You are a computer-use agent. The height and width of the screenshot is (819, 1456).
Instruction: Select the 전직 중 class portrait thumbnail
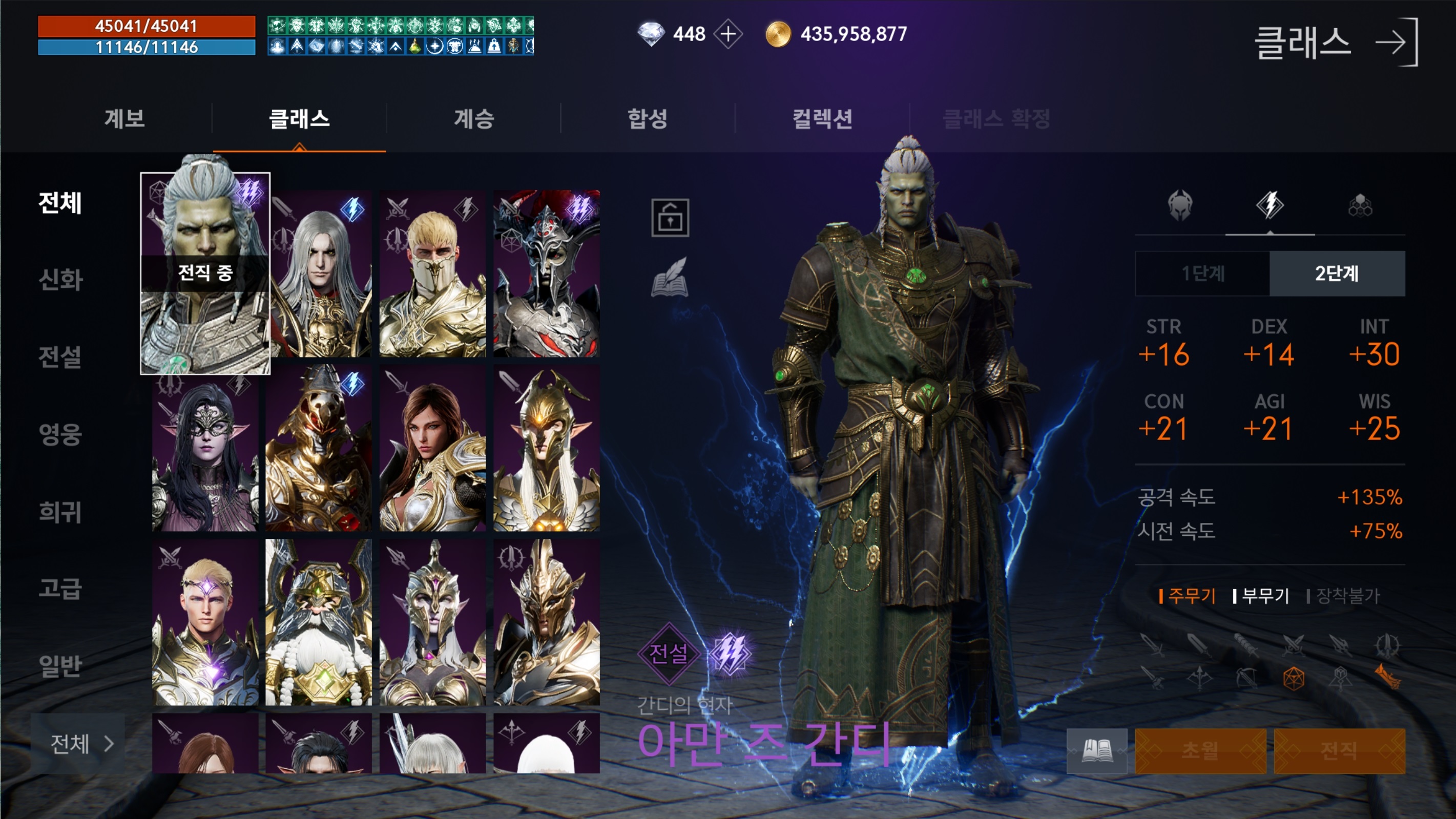(206, 274)
